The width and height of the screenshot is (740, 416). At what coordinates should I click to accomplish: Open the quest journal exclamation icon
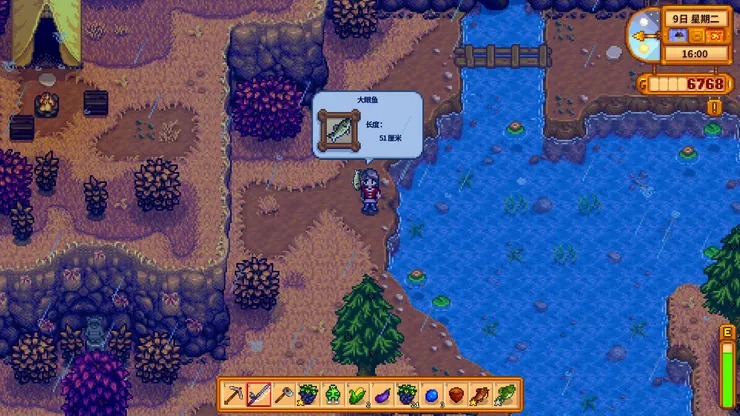(x=714, y=106)
